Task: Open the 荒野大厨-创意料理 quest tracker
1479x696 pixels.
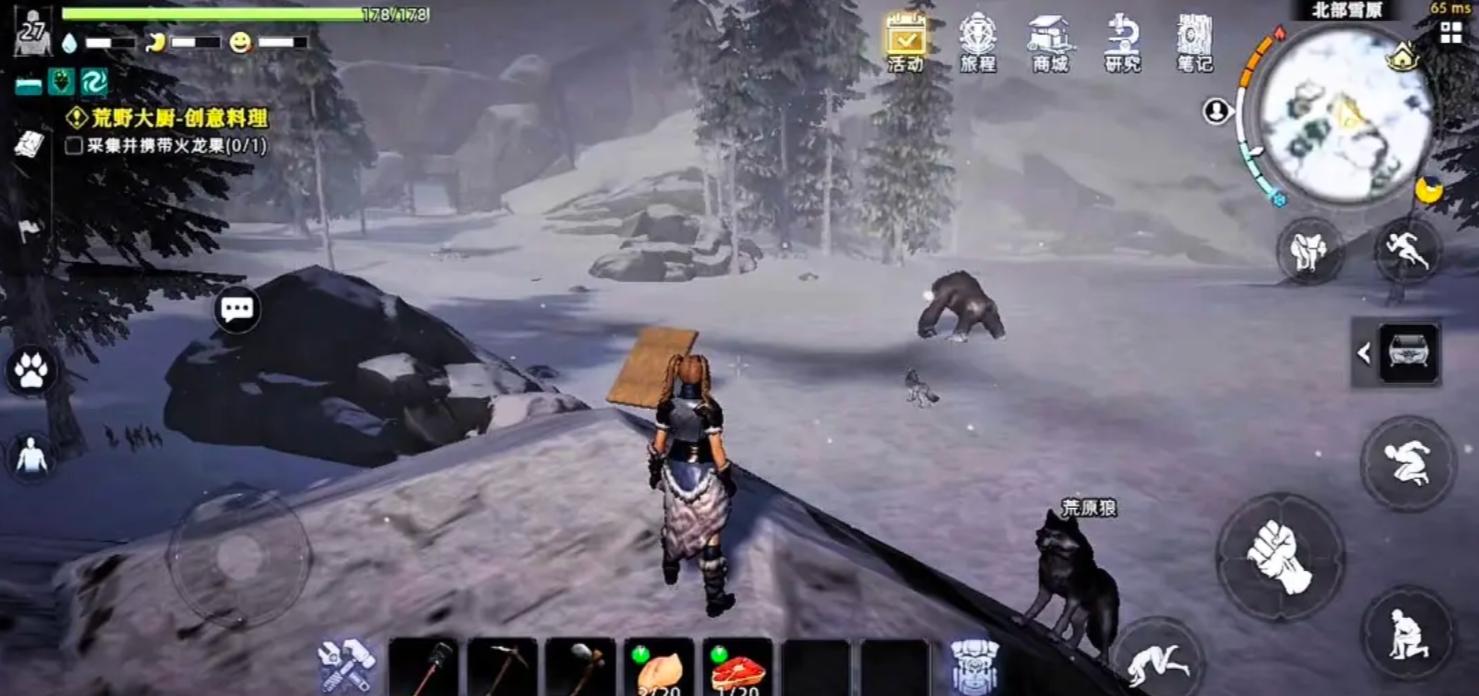Action: 170,118
